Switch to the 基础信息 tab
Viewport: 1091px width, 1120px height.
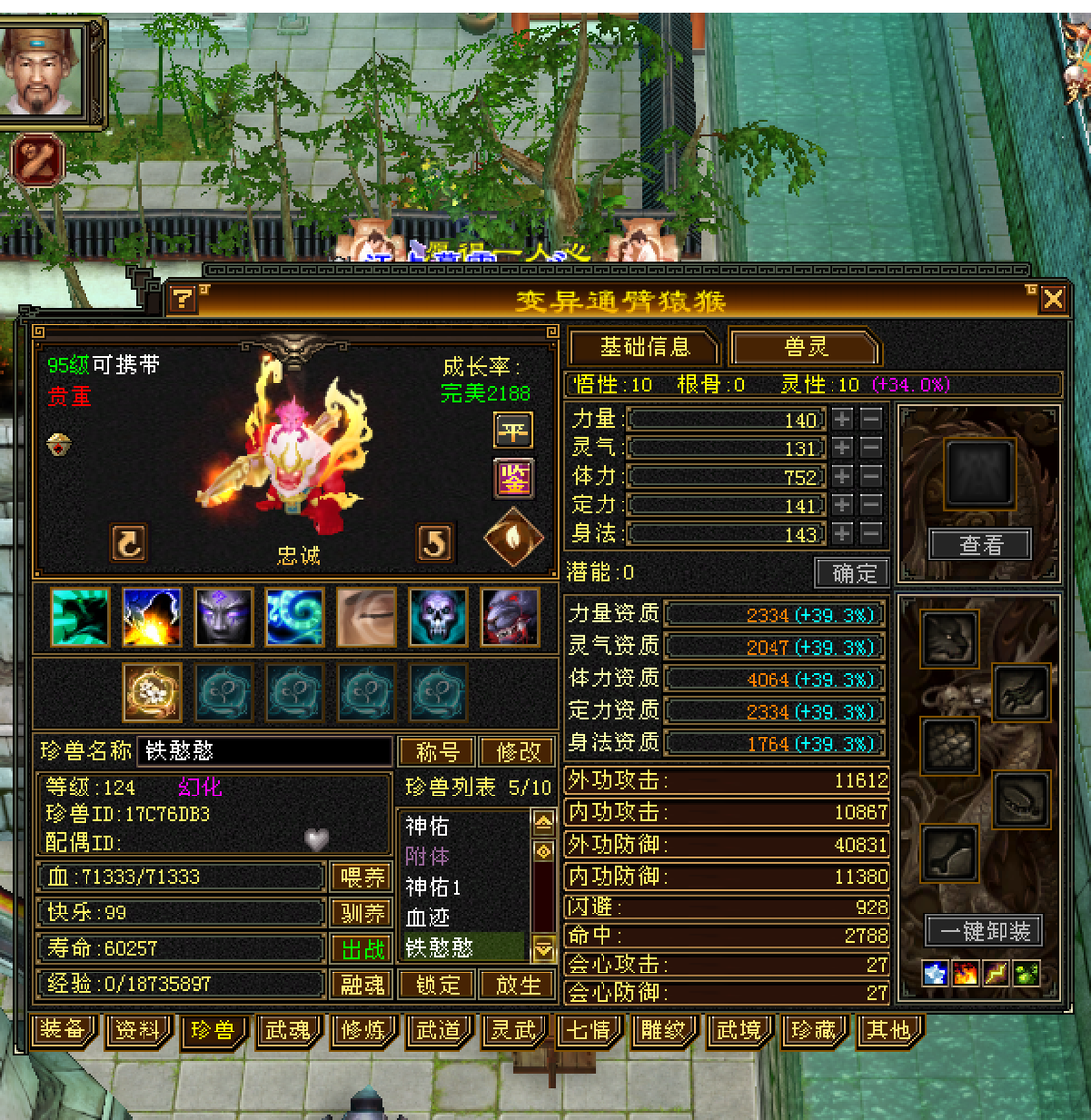(645, 347)
